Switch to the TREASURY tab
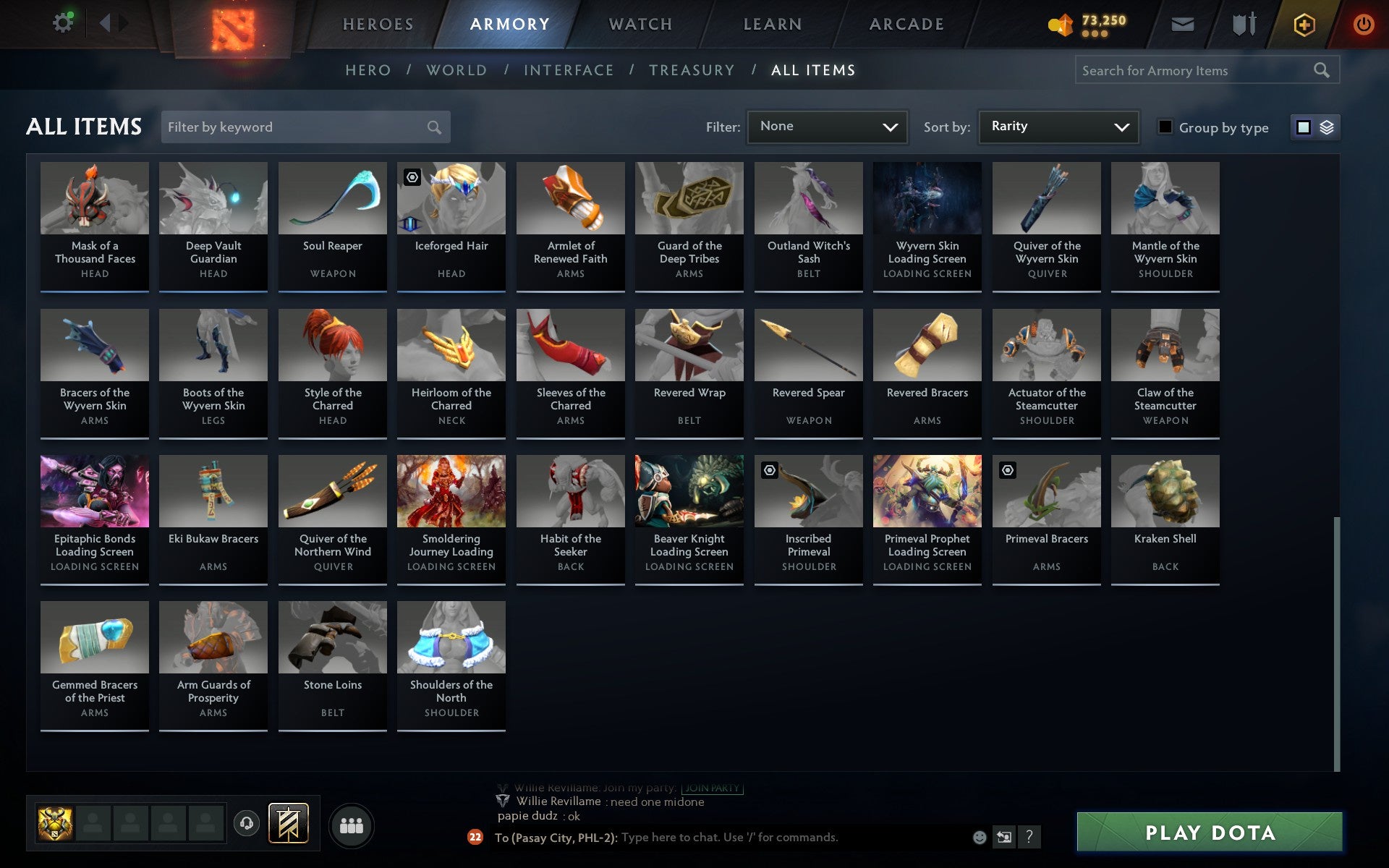 pos(692,69)
